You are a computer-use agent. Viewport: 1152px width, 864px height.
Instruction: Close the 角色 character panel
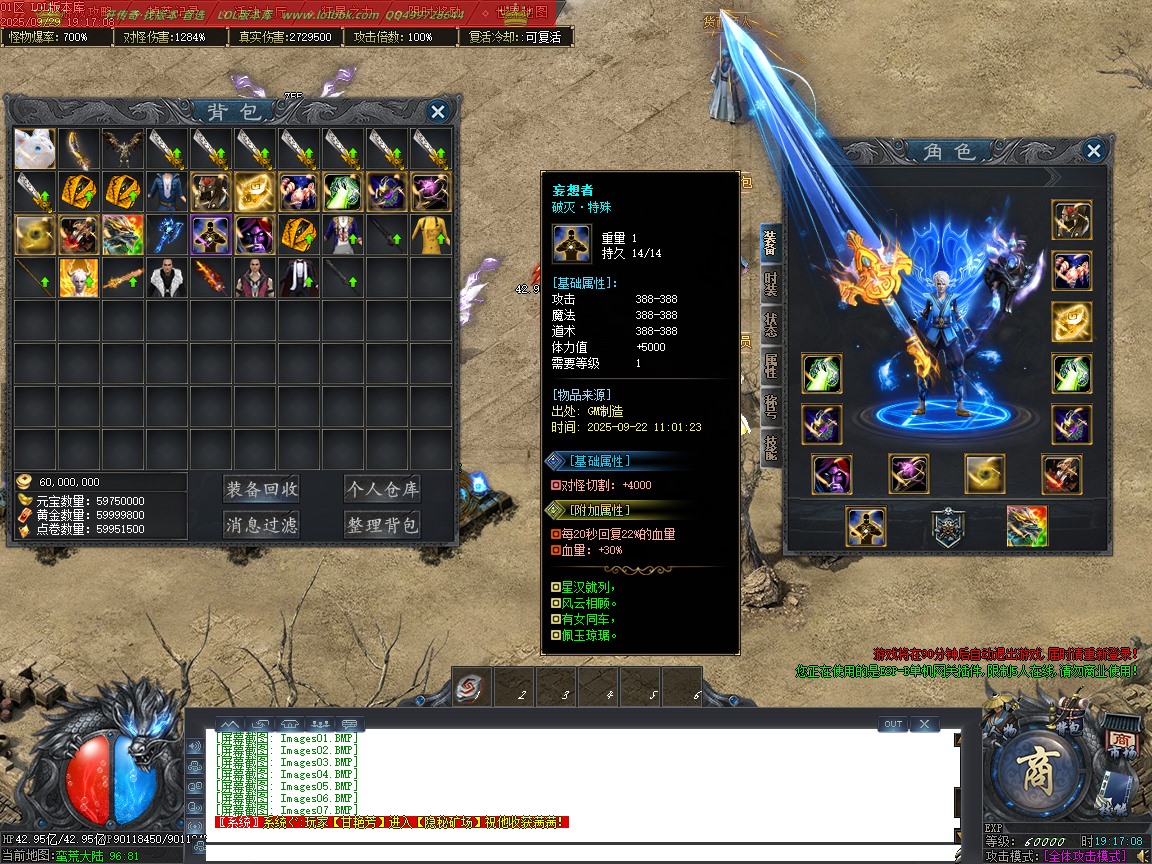(x=1094, y=151)
